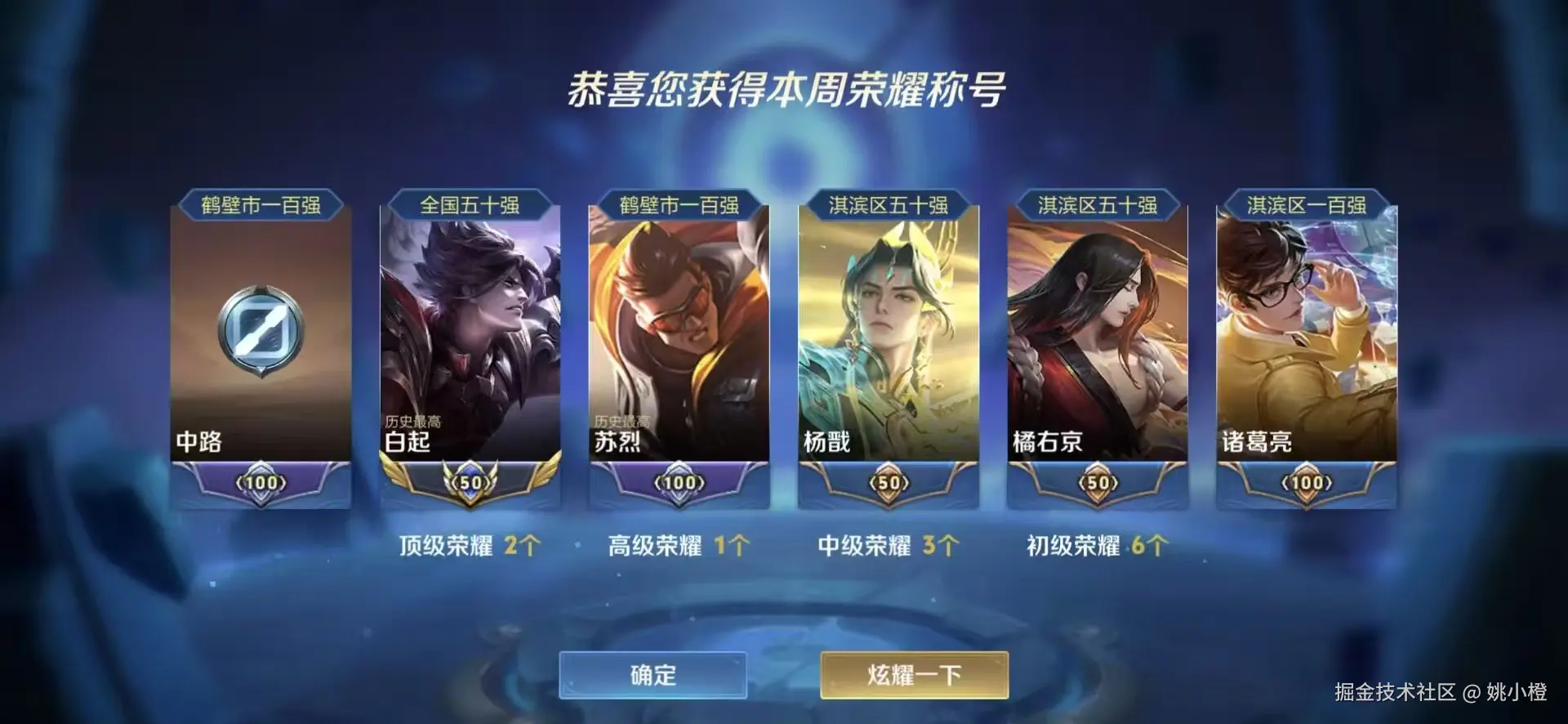Click the gold 50 badge under 白起
The width and height of the screenshot is (1568, 724).
[x=472, y=482]
